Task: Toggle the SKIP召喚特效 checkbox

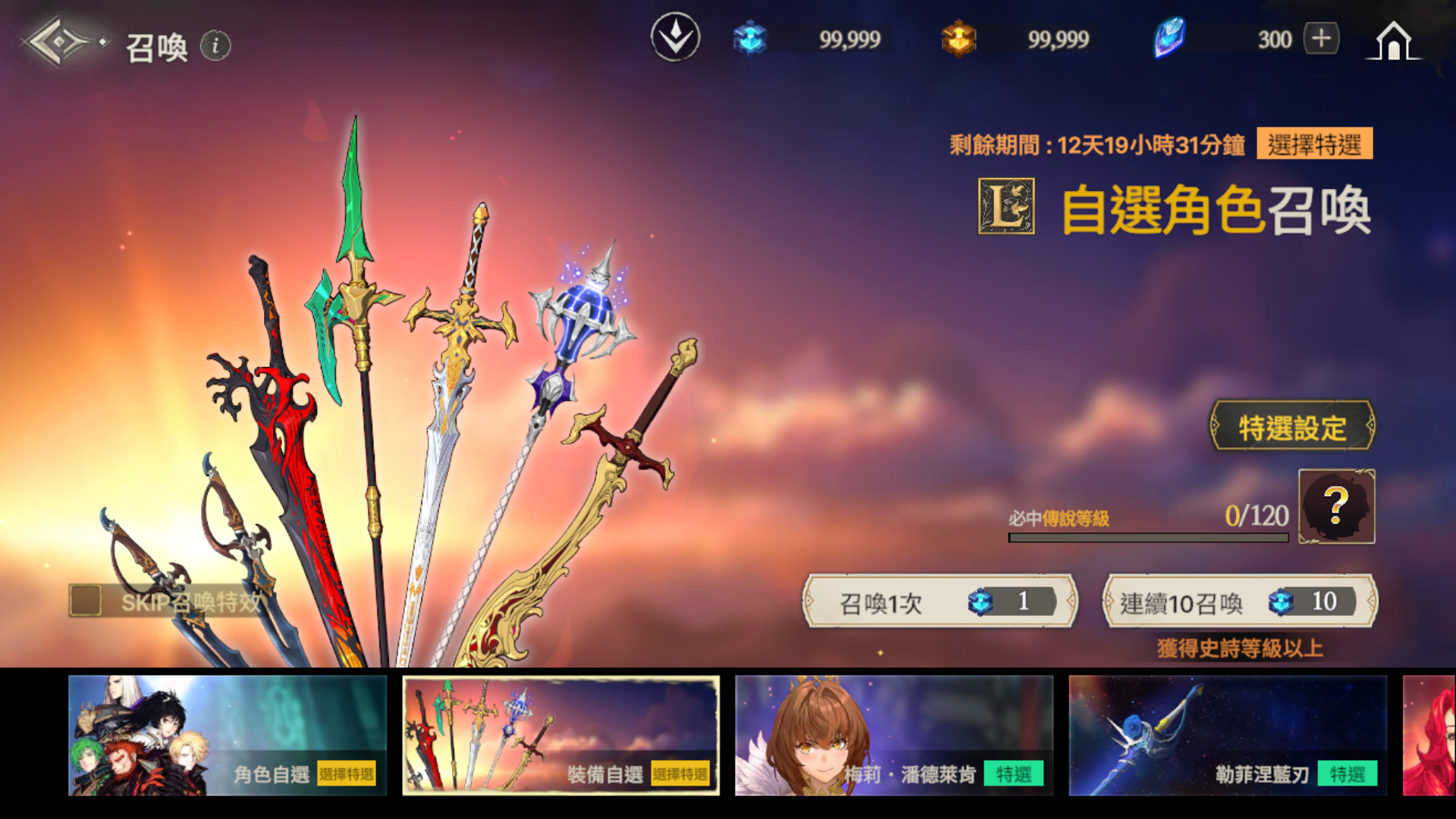Action: [86, 601]
